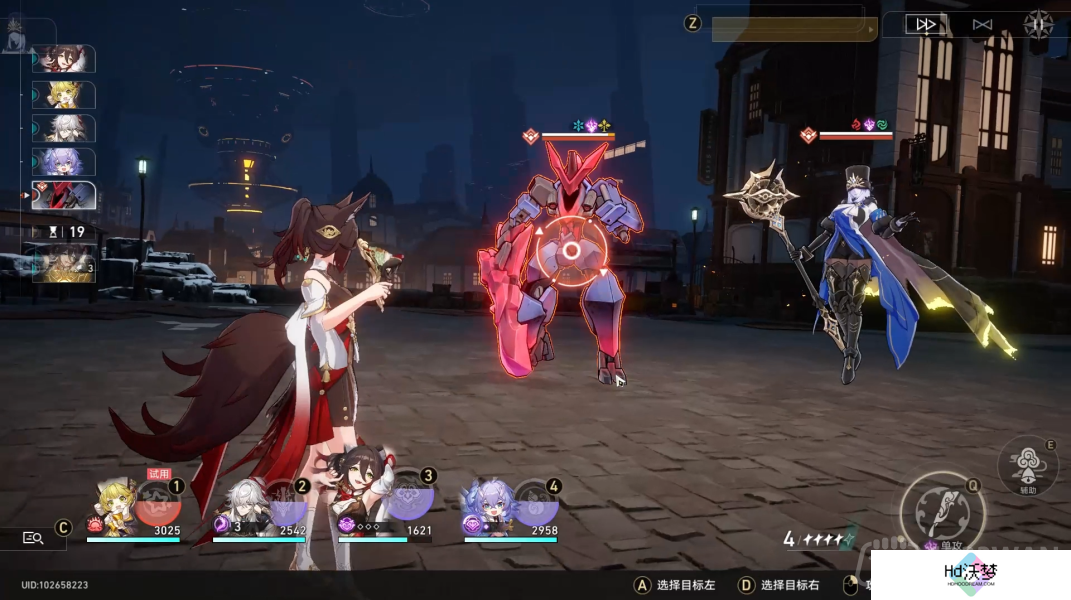Select the purple-haired character in turn order

pos(65,161)
